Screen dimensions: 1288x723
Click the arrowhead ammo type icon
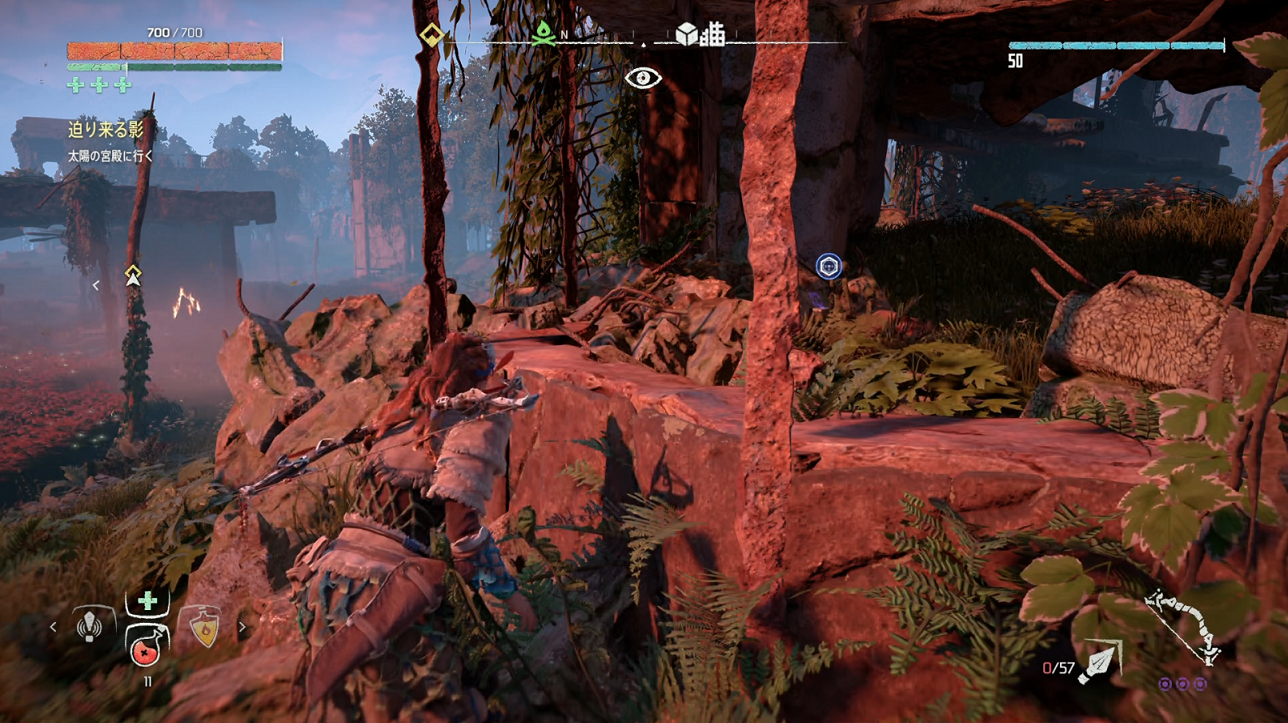pos(1100,664)
